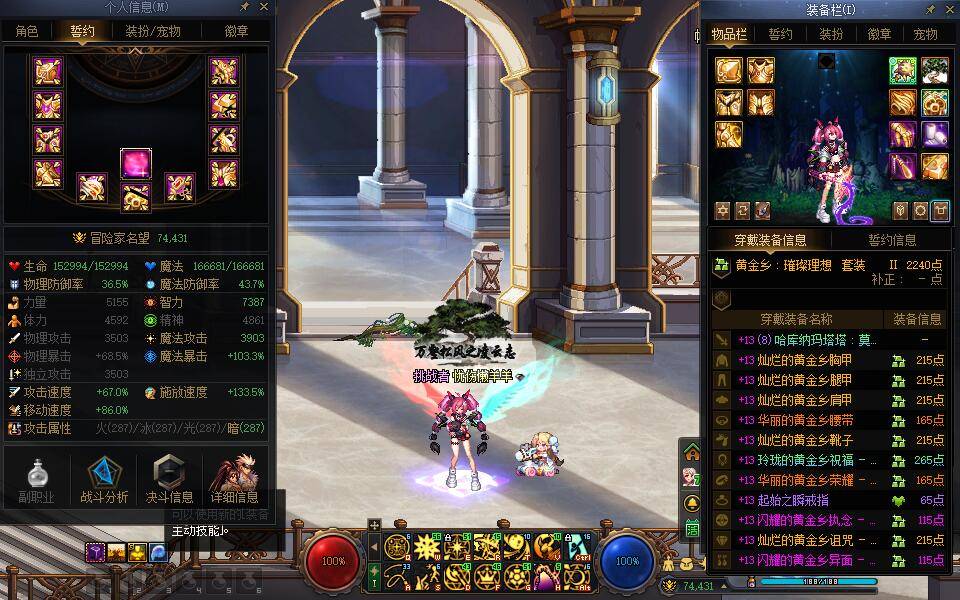Click the house icon on the side menu

[691, 455]
